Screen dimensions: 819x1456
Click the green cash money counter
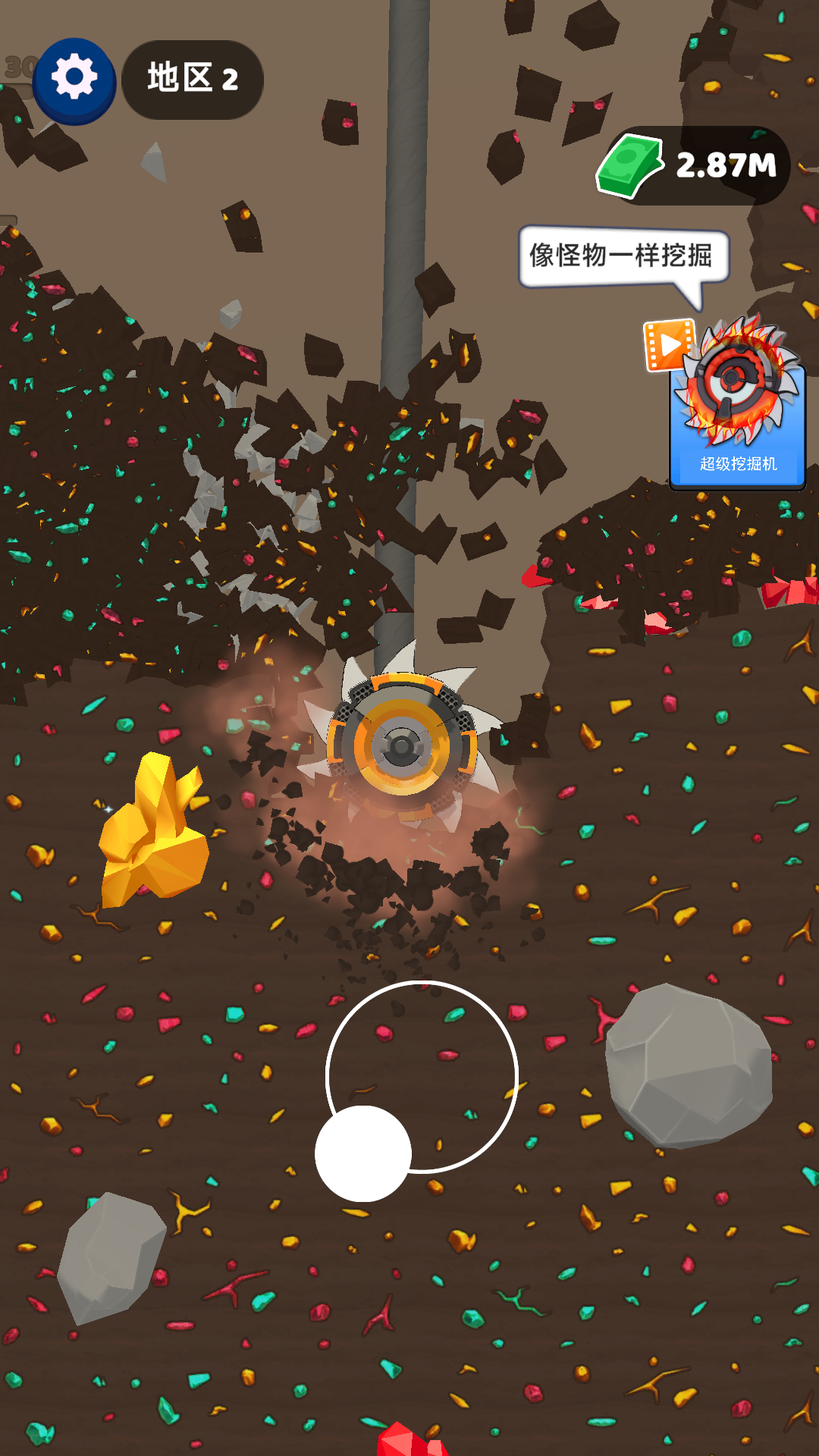click(695, 165)
